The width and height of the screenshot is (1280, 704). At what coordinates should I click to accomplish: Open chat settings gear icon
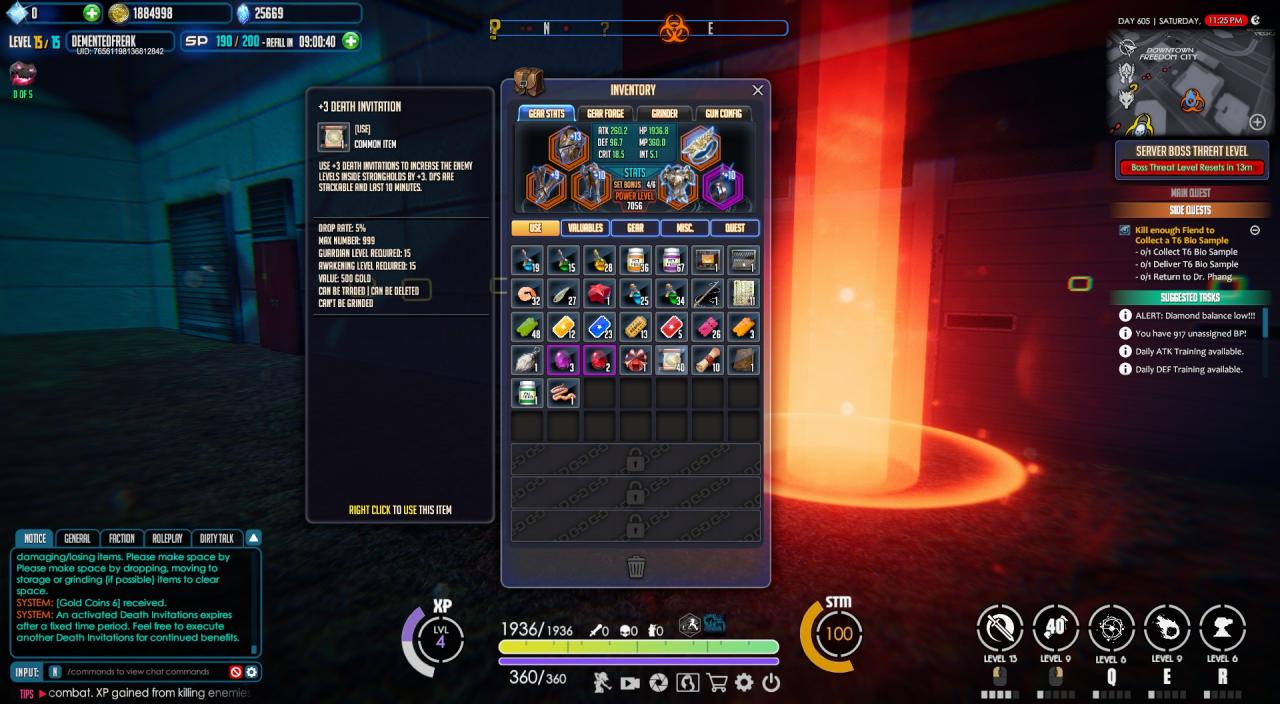pyautogui.click(x=252, y=672)
